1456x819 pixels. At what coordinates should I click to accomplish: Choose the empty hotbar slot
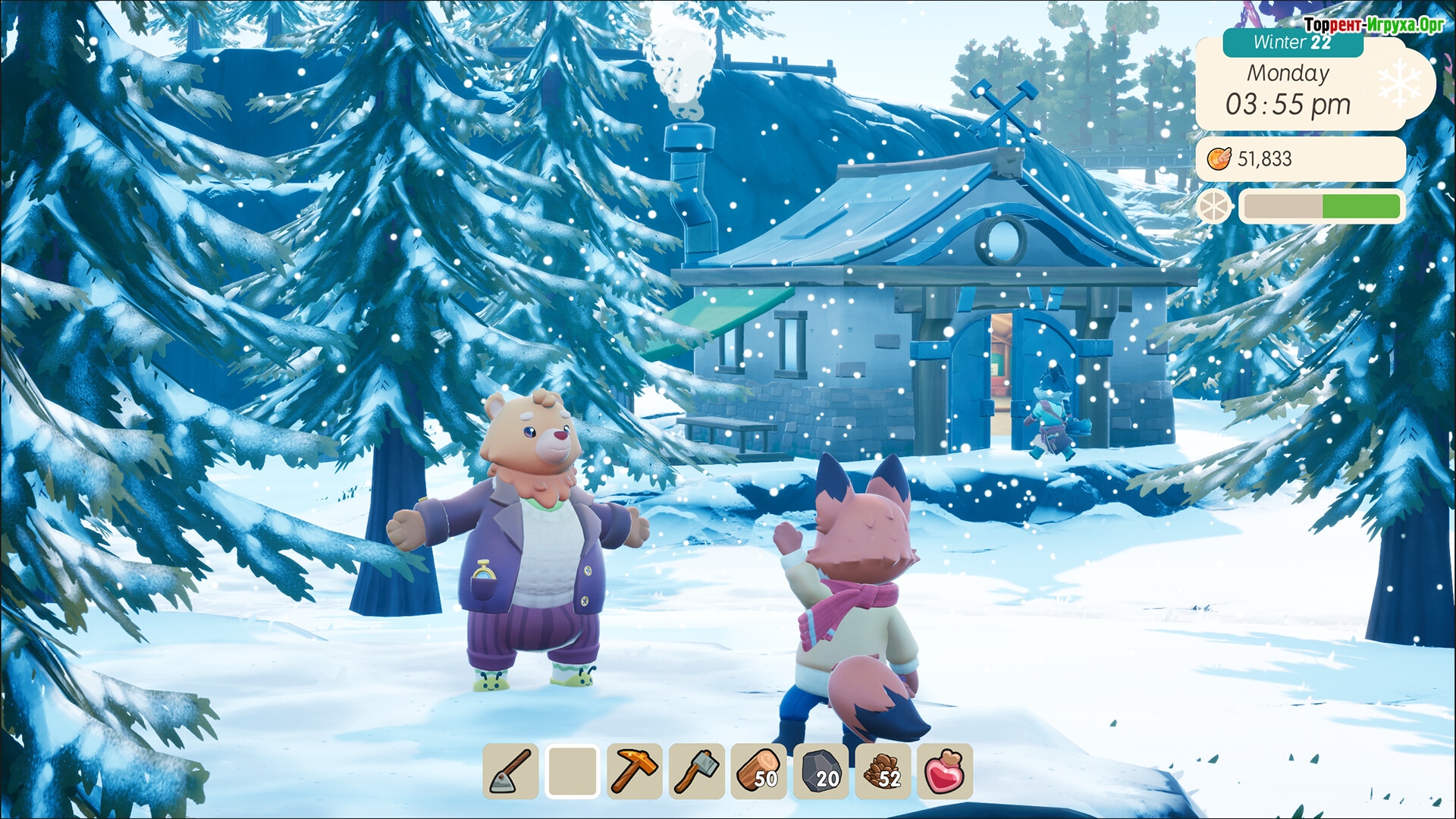[x=573, y=771]
